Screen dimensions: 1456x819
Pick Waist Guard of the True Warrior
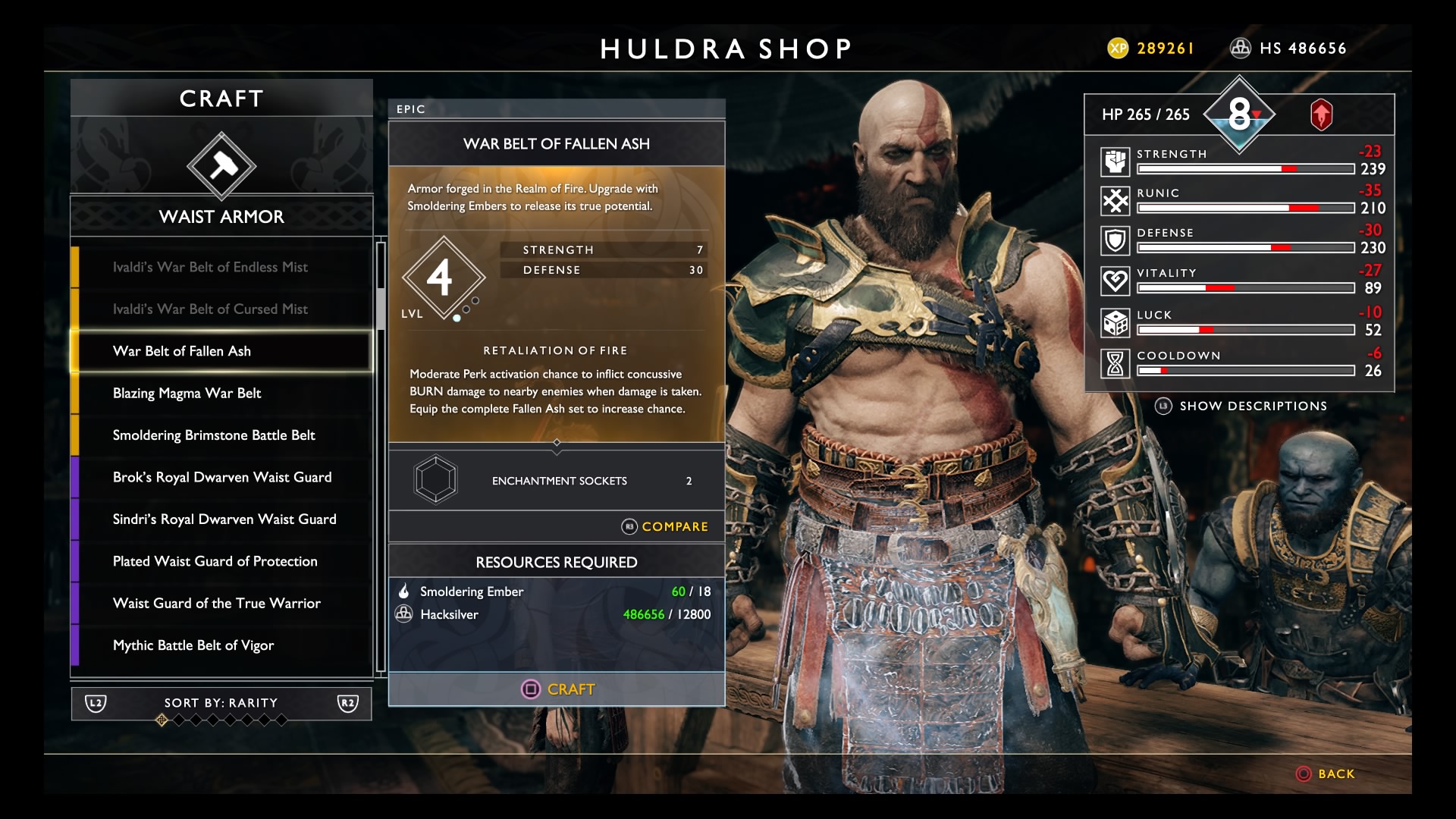(x=217, y=604)
